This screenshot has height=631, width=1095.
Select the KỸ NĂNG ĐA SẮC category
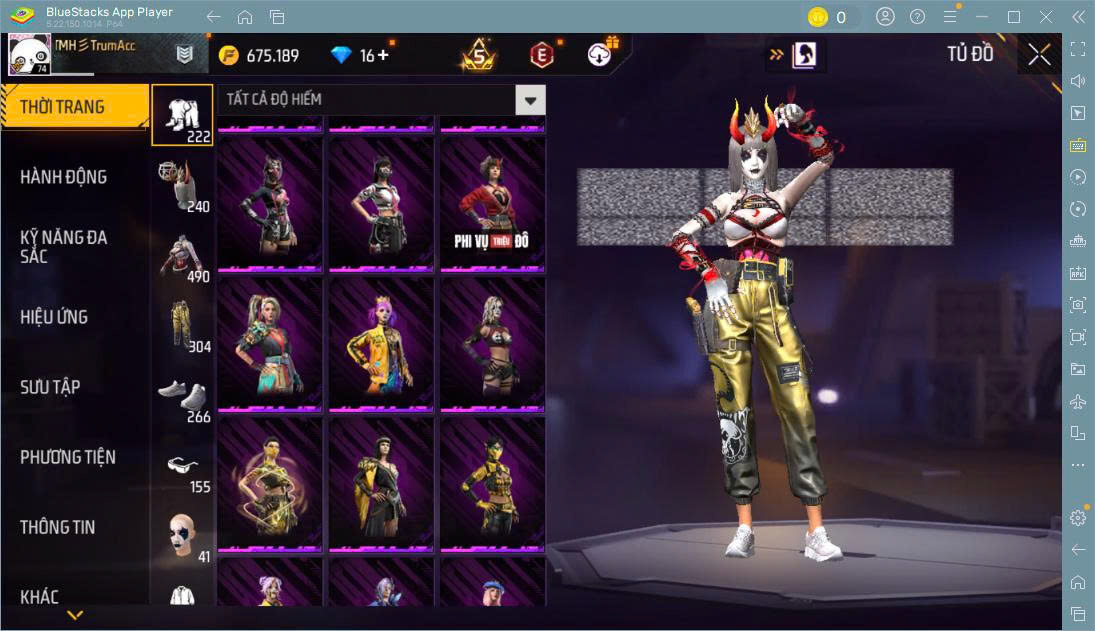[64, 247]
